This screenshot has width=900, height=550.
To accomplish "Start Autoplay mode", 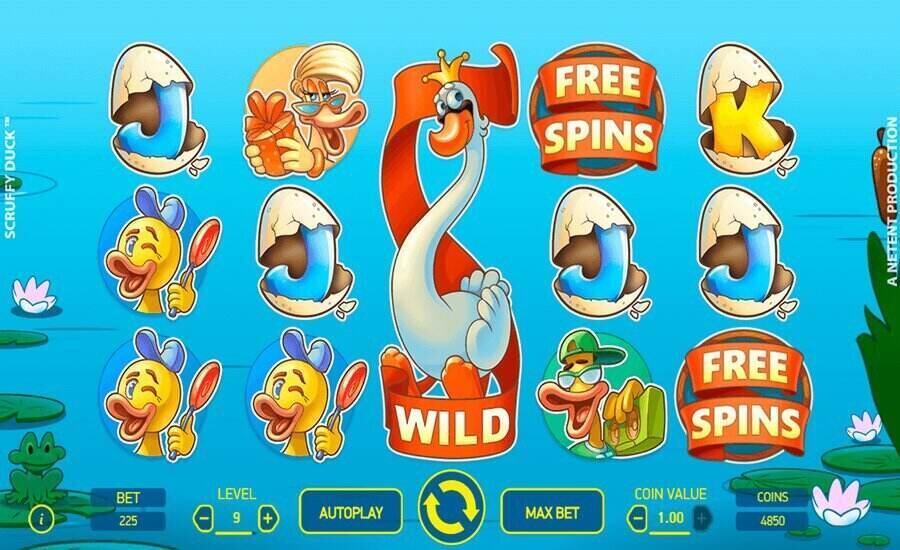I will (351, 513).
